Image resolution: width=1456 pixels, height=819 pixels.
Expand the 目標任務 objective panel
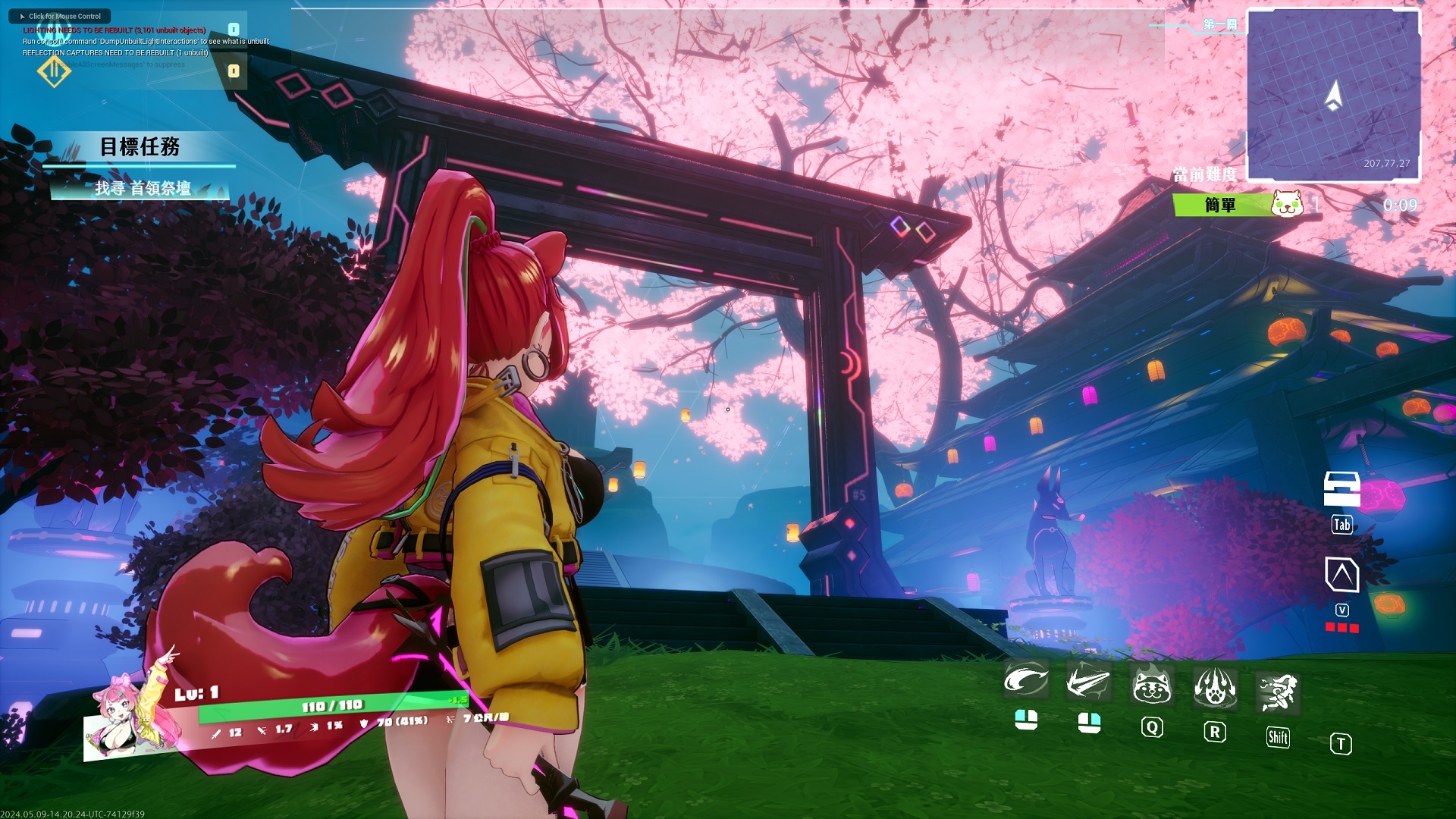[142, 148]
